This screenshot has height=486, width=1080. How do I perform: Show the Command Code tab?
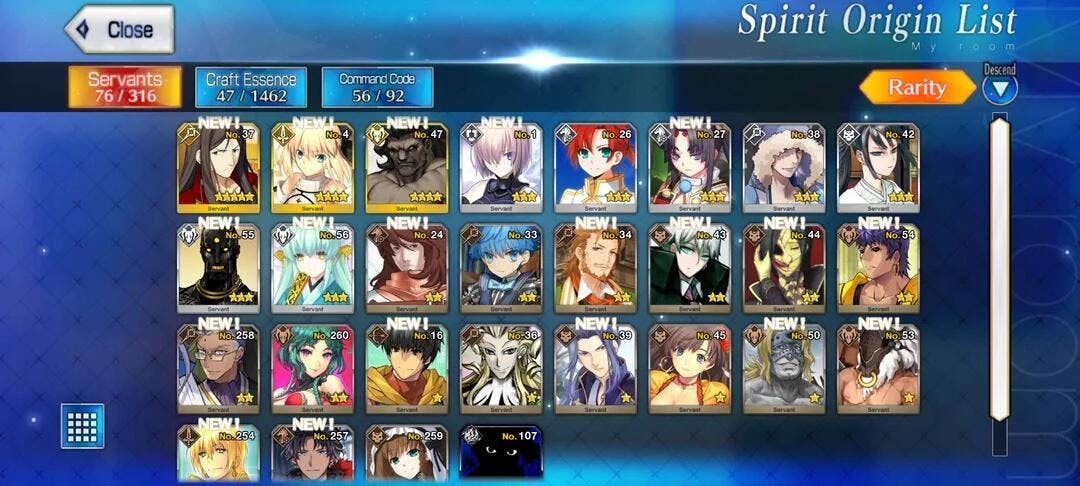pos(377,87)
